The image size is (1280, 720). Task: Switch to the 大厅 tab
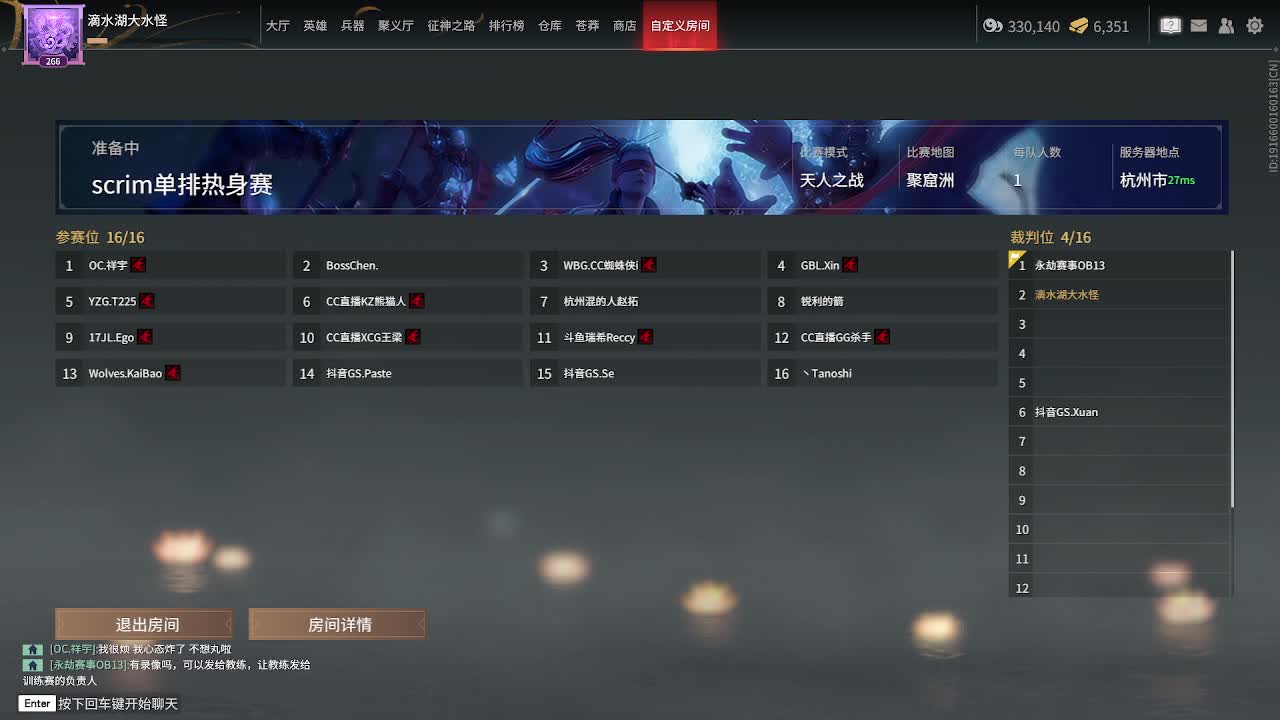tap(278, 26)
